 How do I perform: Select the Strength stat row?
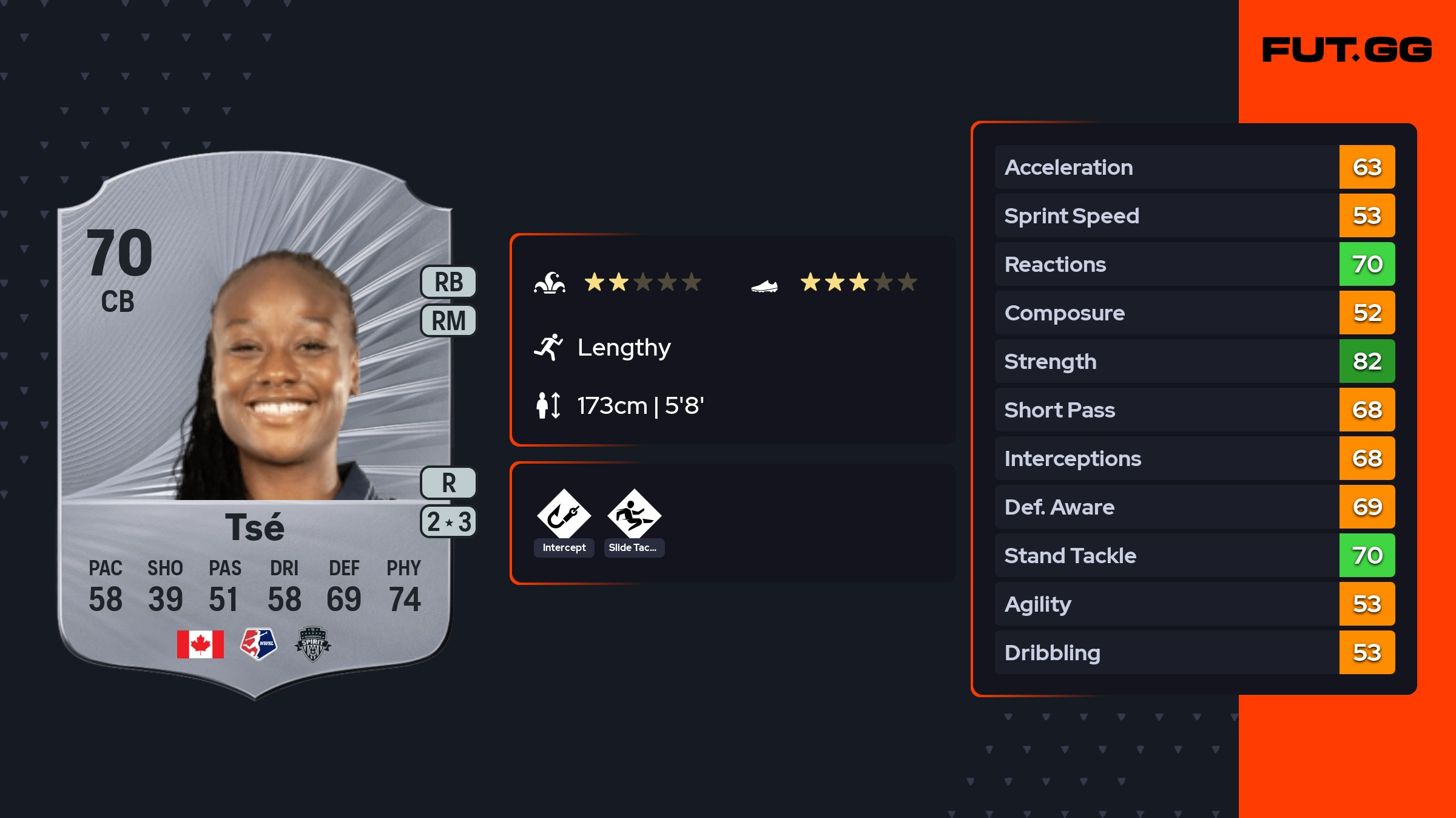point(1194,362)
